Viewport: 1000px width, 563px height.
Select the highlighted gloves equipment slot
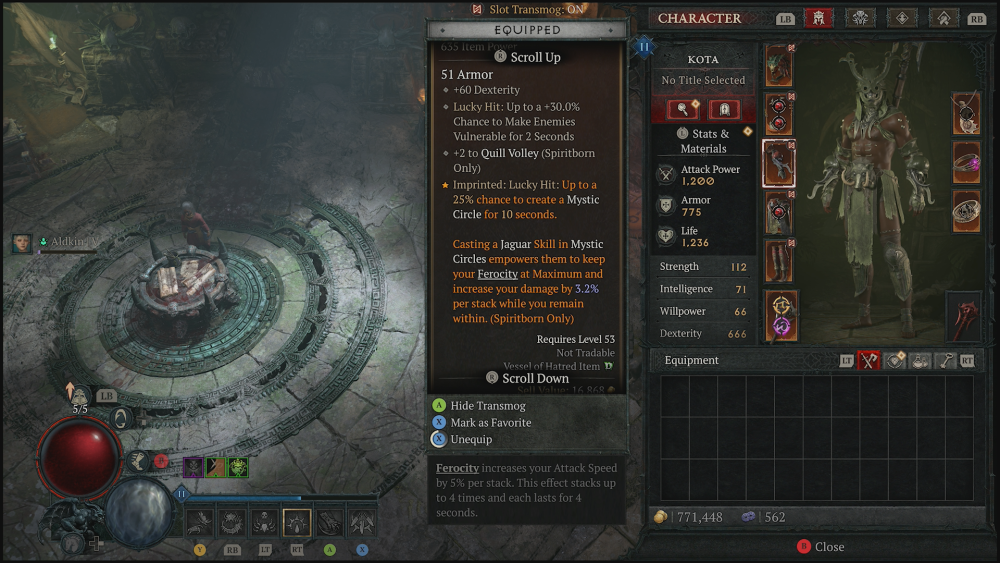tap(779, 163)
